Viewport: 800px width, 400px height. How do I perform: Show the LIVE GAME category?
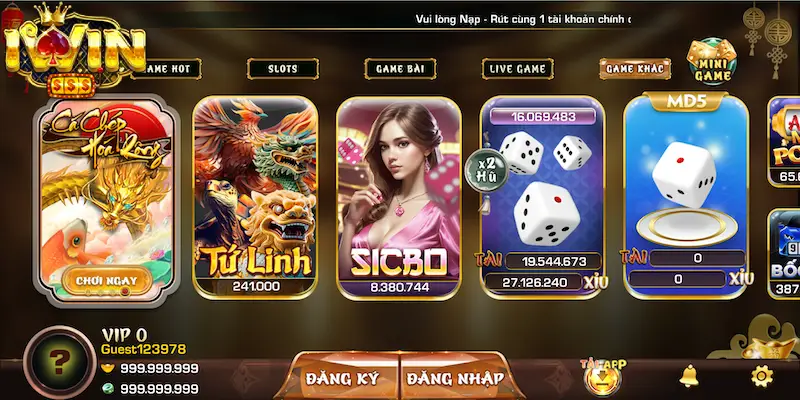[516, 69]
